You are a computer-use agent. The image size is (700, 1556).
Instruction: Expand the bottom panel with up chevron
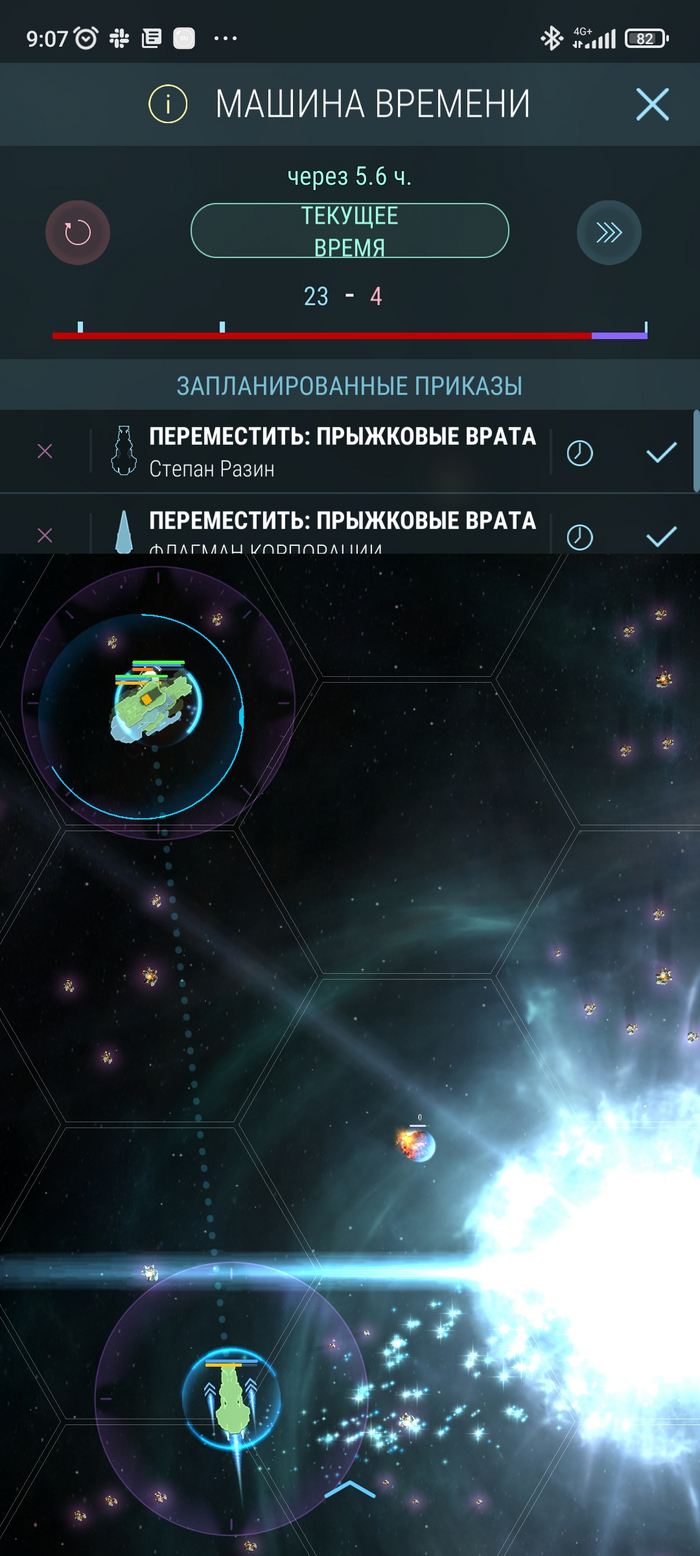coord(350,1490)
